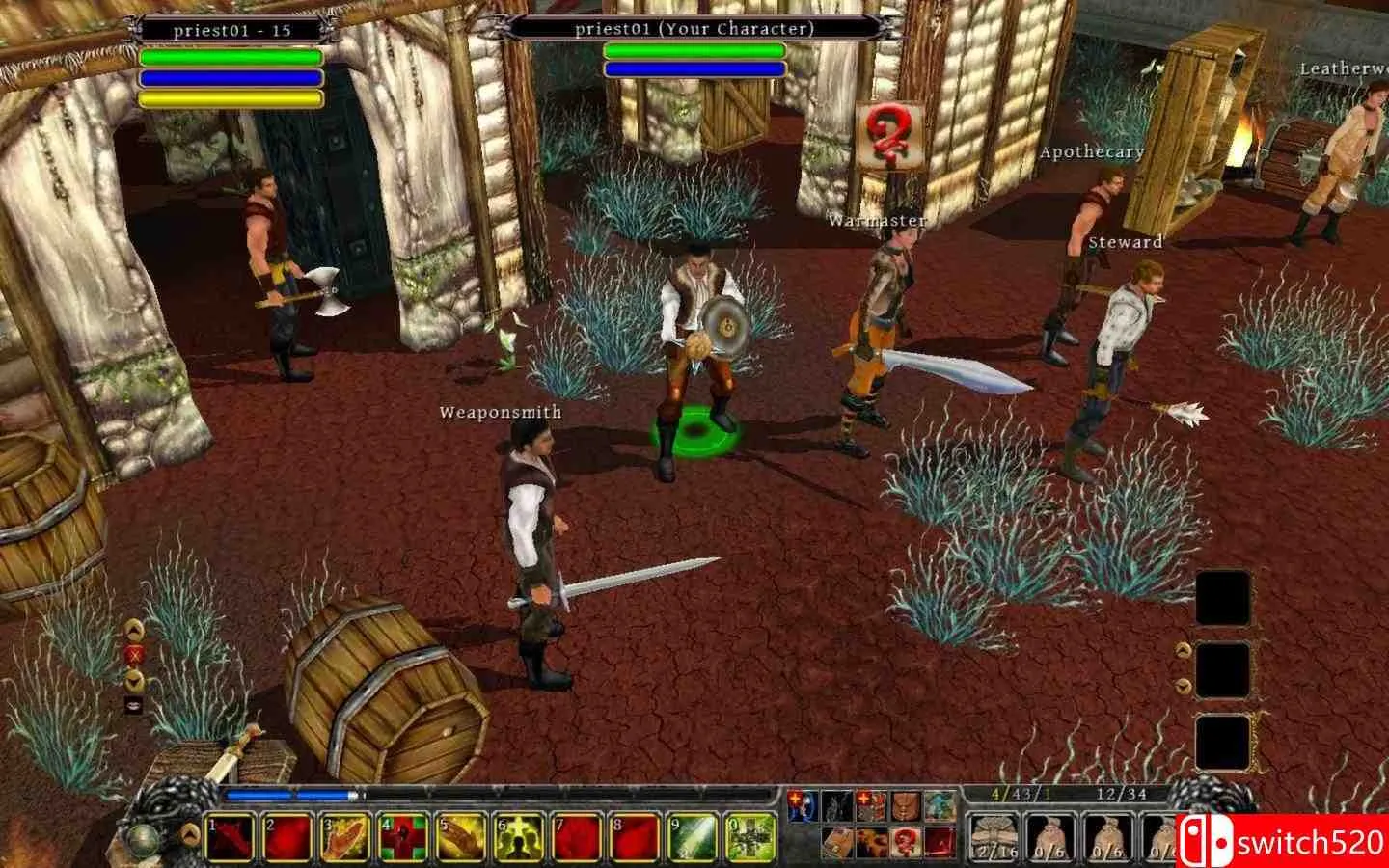1389x868 pixels.
Task: Open the scroll parchment menu icon
Action: pos(838,841)
